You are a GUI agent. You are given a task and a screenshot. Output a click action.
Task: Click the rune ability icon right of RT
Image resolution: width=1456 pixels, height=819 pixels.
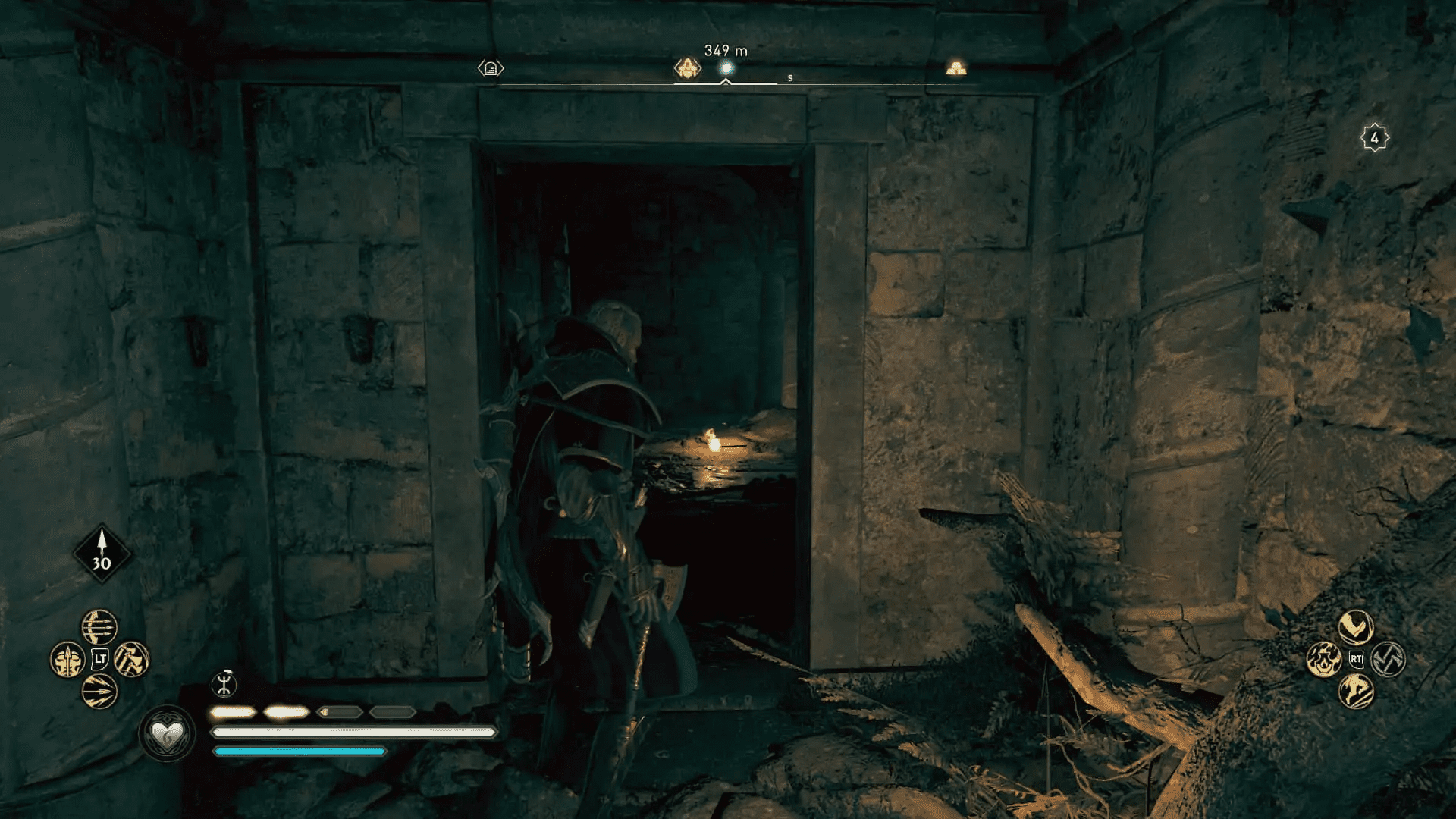point(1388,659)
